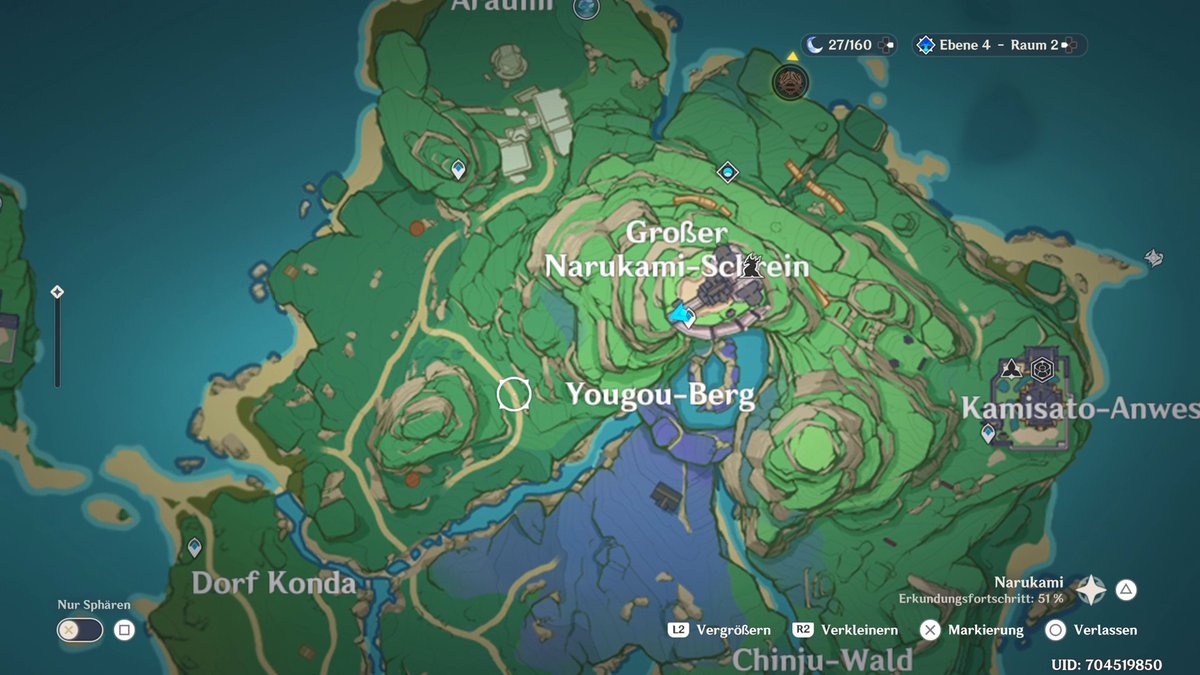
Task: Select the grey marker off the eastern cape
Action: [1154, 258]
